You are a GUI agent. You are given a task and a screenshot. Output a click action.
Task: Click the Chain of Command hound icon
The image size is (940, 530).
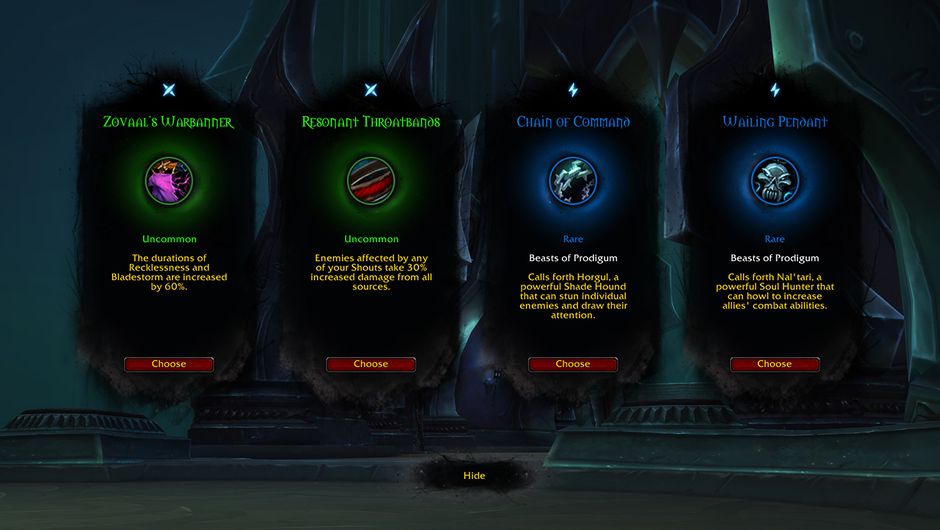coord(573,181)
